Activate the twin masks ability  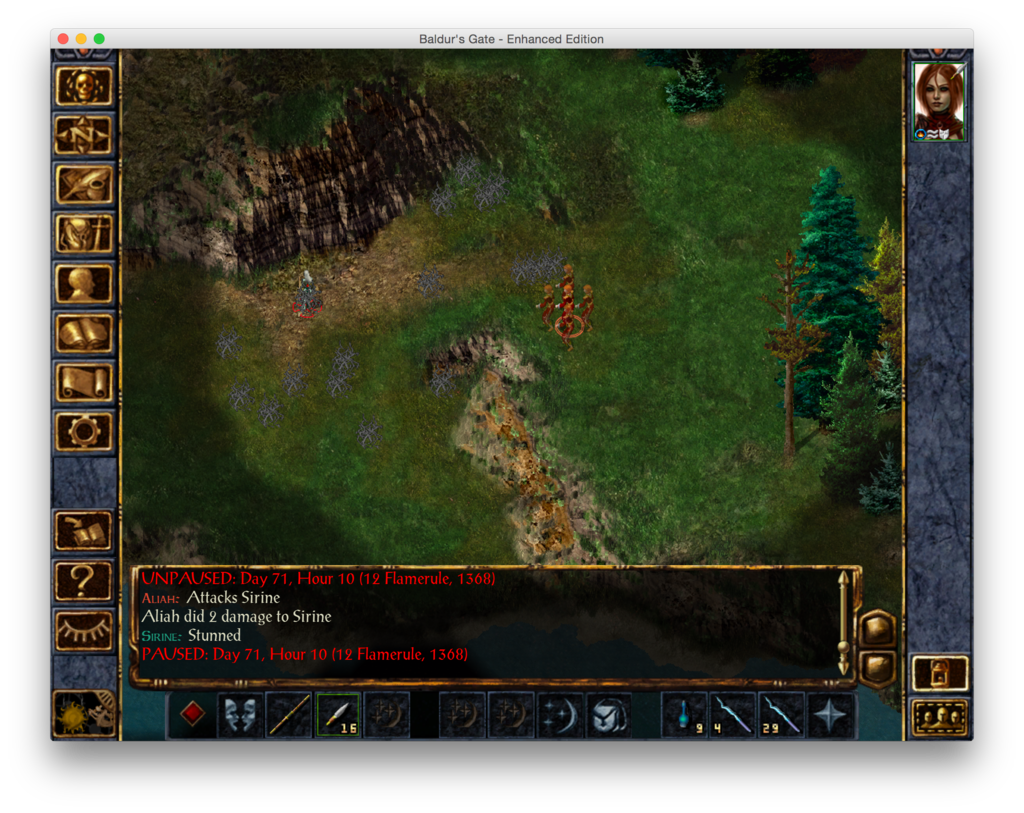click(x=241, y=715)
